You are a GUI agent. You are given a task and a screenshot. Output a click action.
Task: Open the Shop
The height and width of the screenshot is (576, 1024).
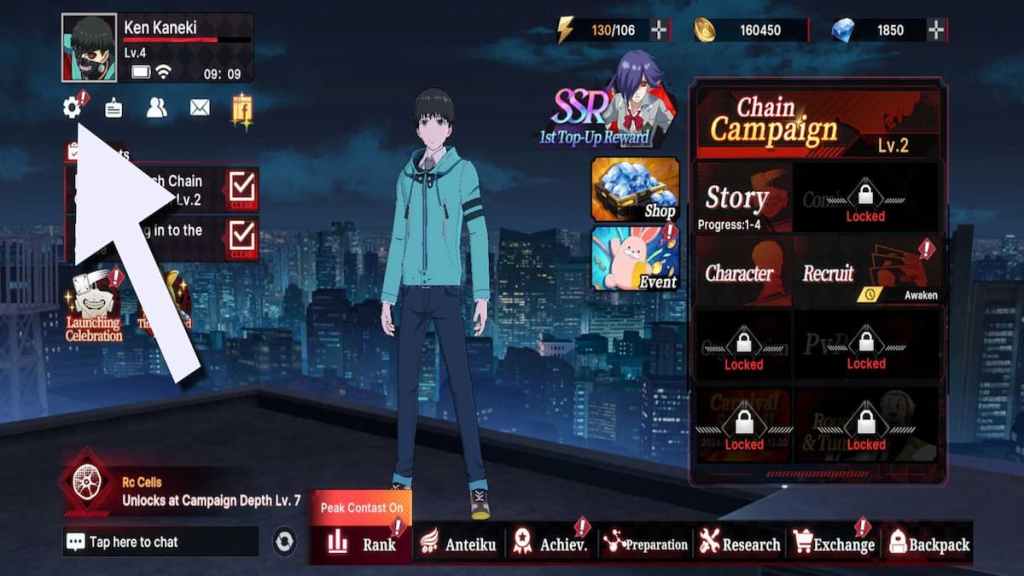pyautogui.click(x=634, y=188)
